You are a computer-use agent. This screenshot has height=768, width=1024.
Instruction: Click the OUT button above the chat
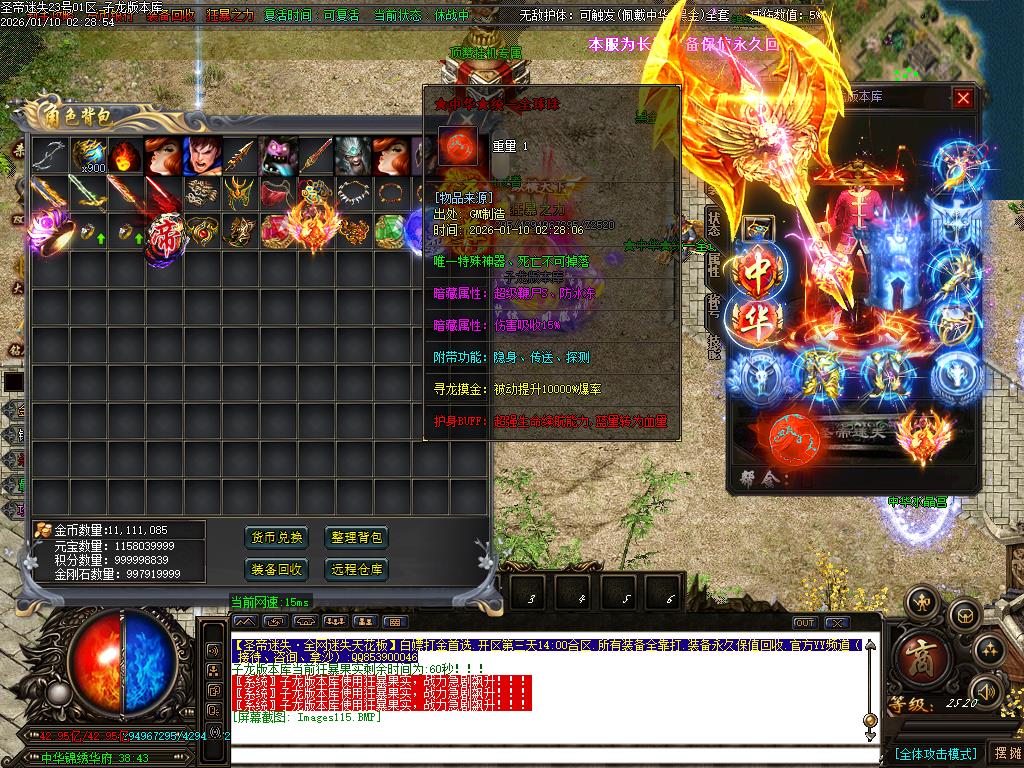pyautogui.click(x=804, y=623)
